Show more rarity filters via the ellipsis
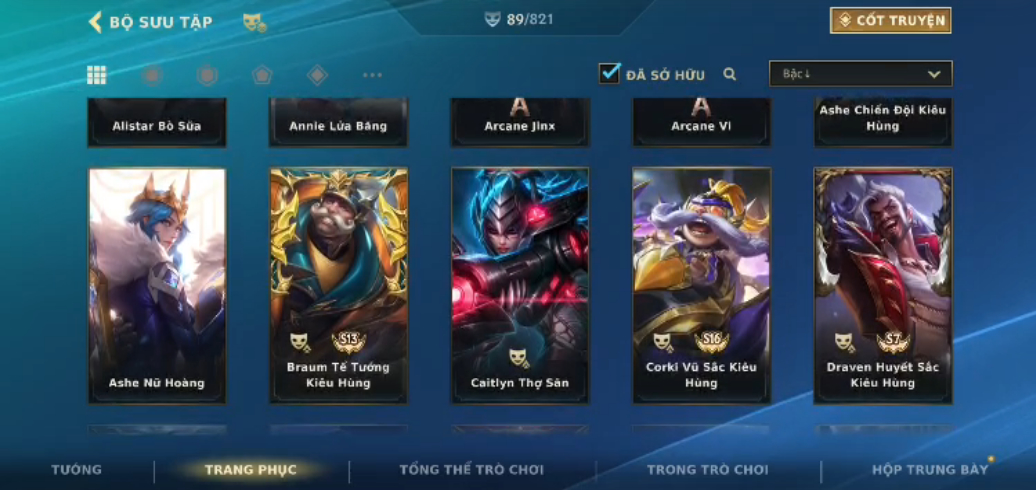 [372, 75]
